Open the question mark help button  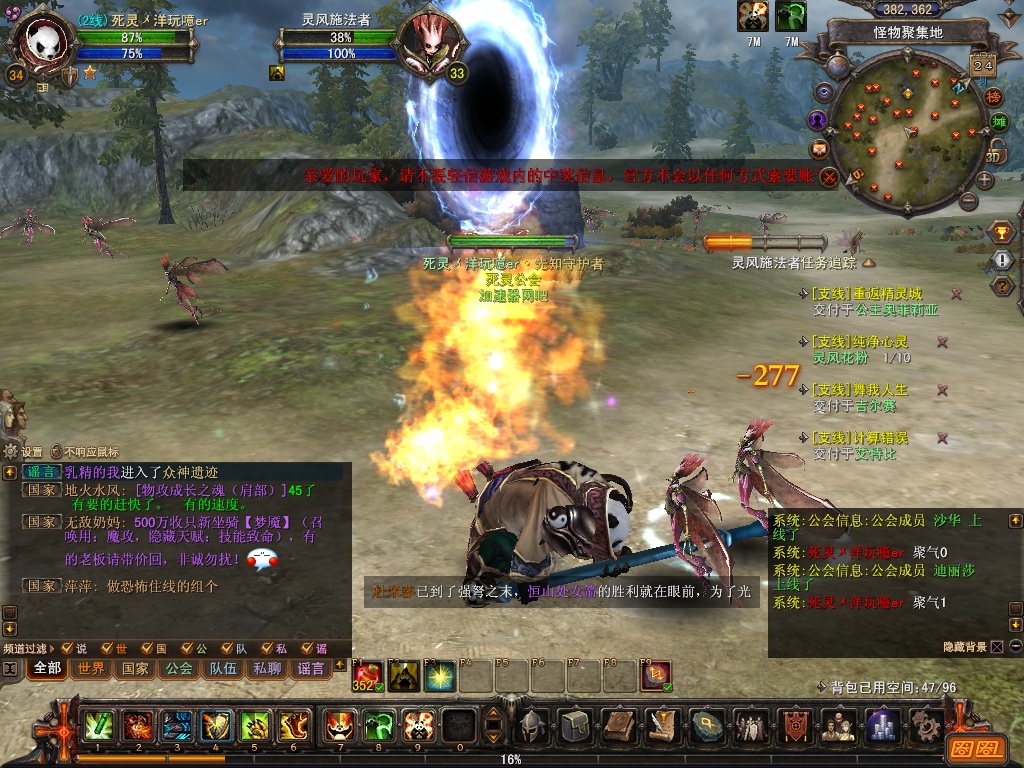point(1001,286)
